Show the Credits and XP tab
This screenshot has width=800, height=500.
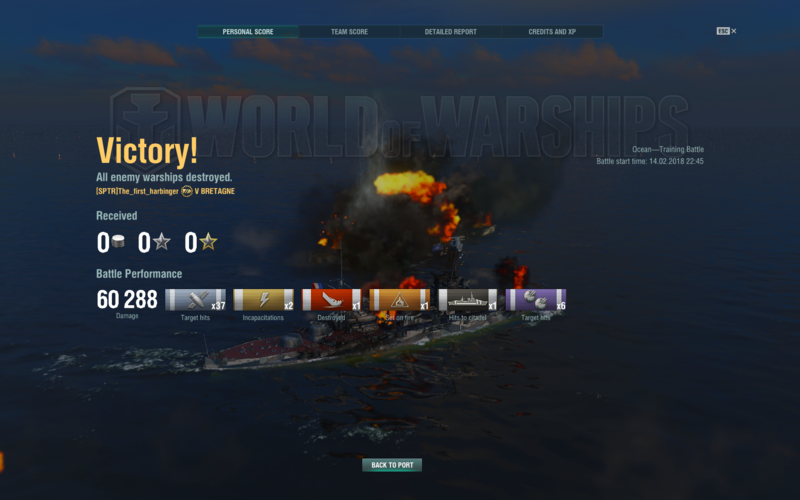552,32
